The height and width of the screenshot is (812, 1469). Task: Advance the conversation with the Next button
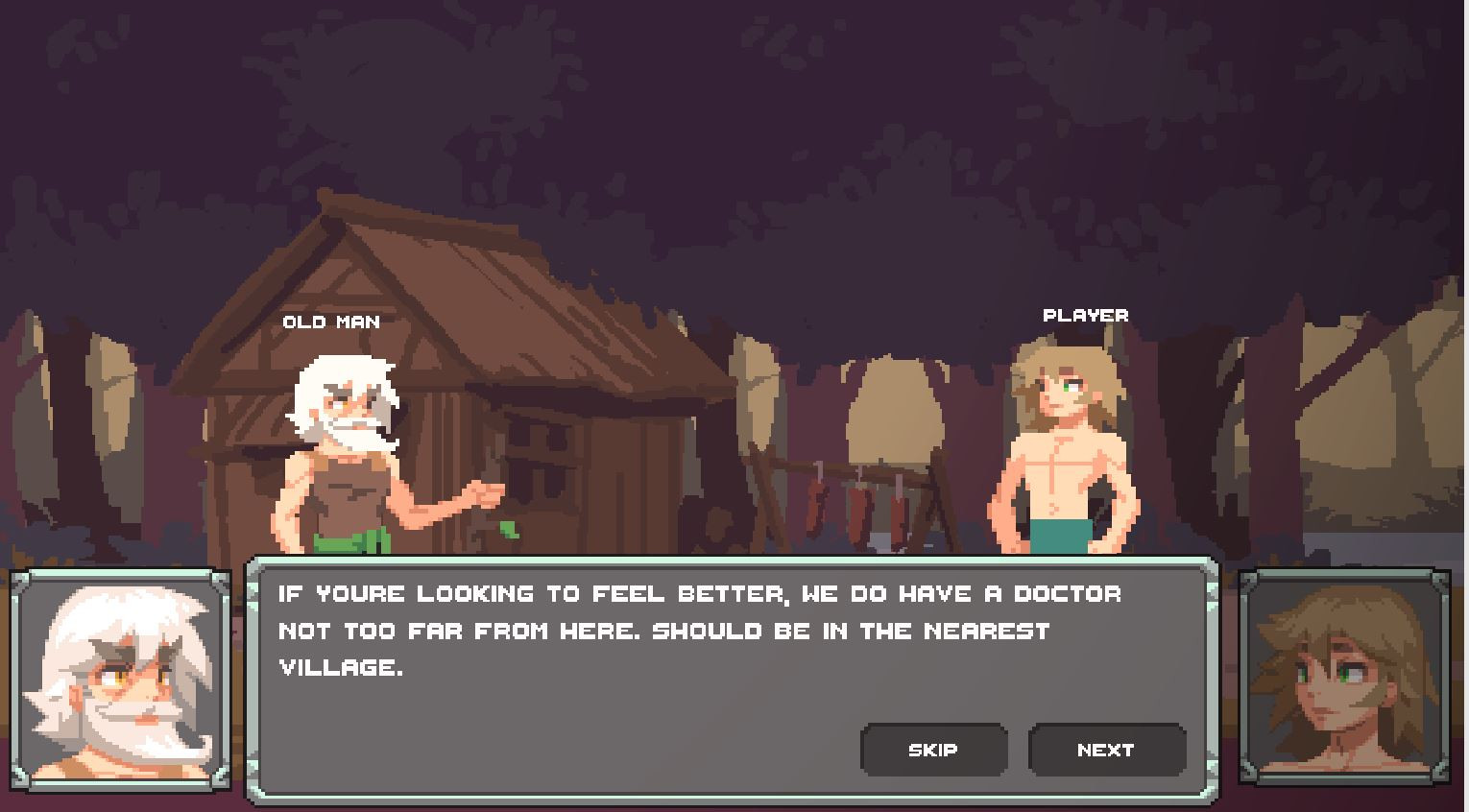coord(1106,750)
